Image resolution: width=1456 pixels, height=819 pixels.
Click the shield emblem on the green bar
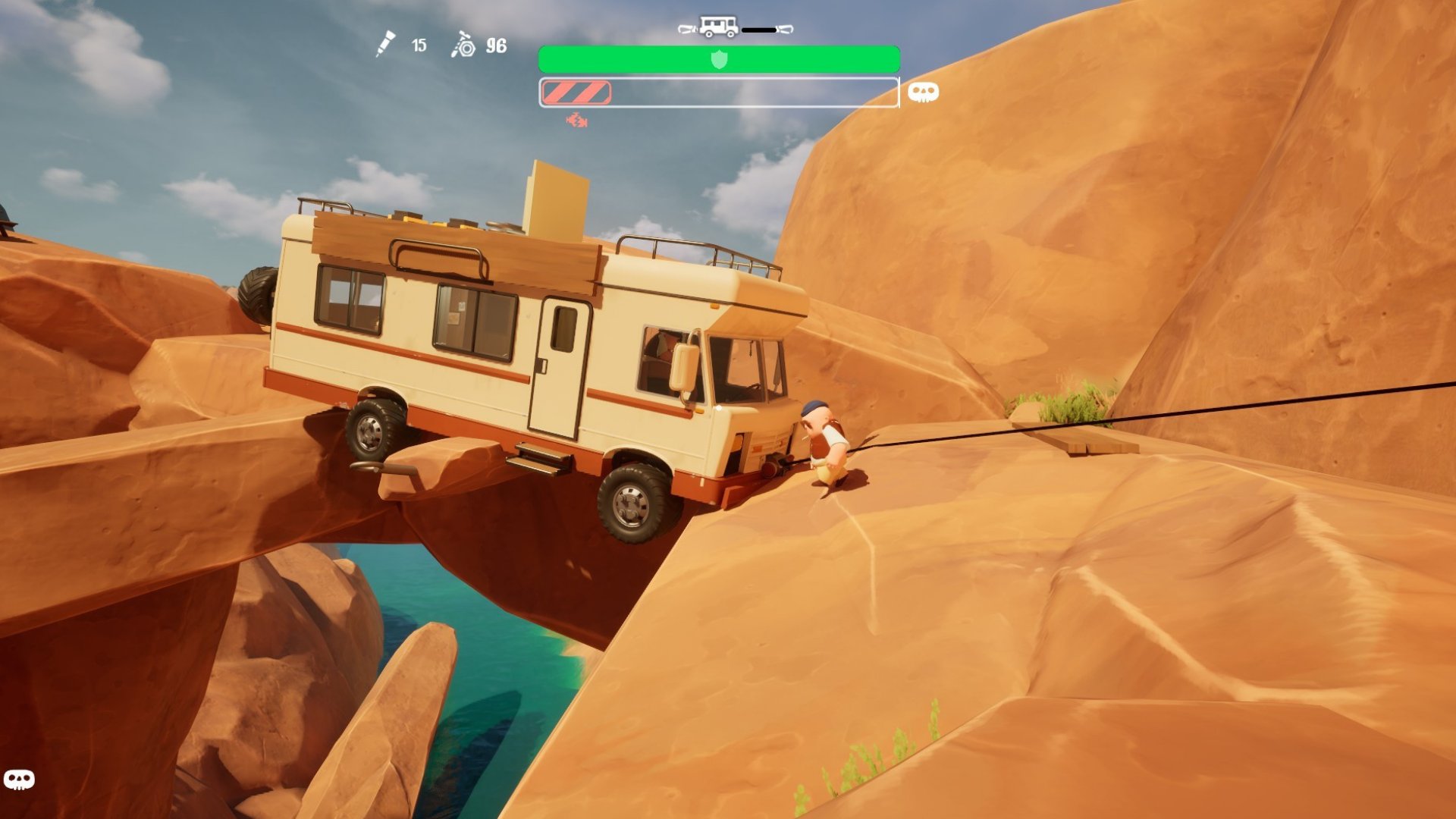pos(719,59)
